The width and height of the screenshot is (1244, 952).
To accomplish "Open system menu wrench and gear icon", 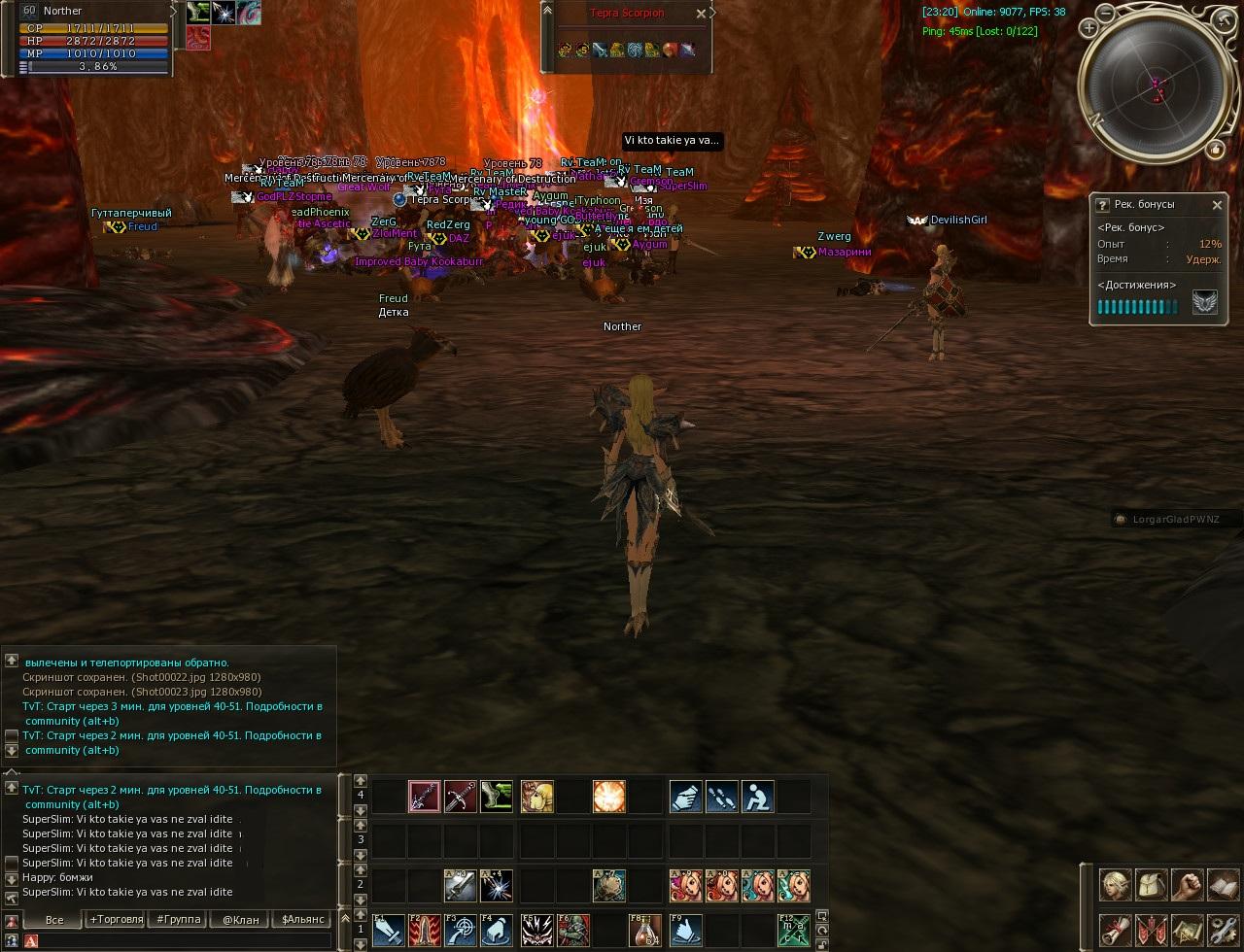I will [1223, 930].
